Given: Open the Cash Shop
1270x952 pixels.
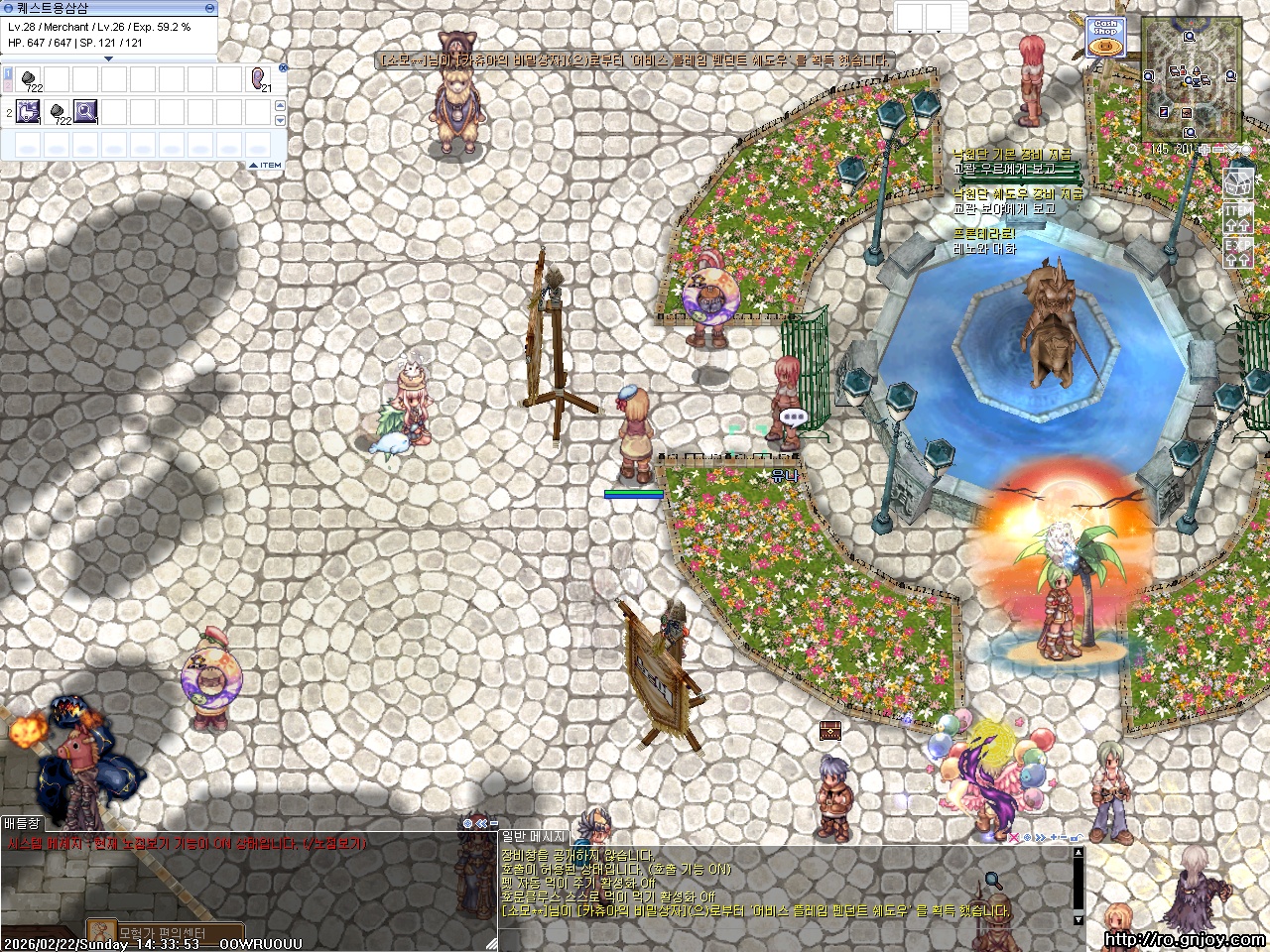Looking at the screenshot, I should pyautogui.click(x=1105, y=39).
